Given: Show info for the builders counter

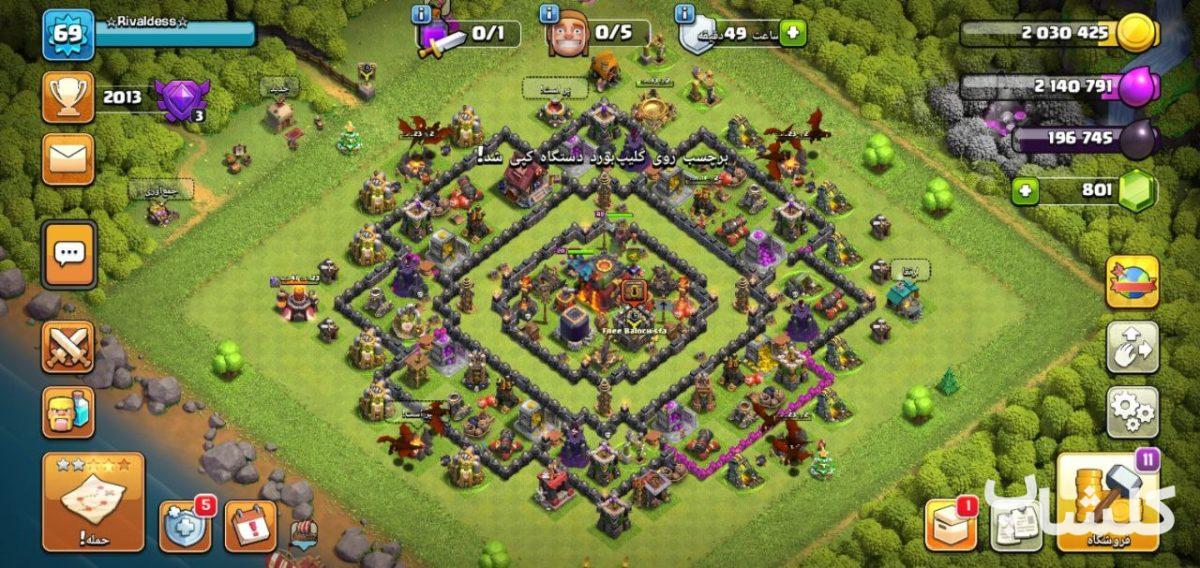Looking at the screenshot, I should click(x=549, y=14).
